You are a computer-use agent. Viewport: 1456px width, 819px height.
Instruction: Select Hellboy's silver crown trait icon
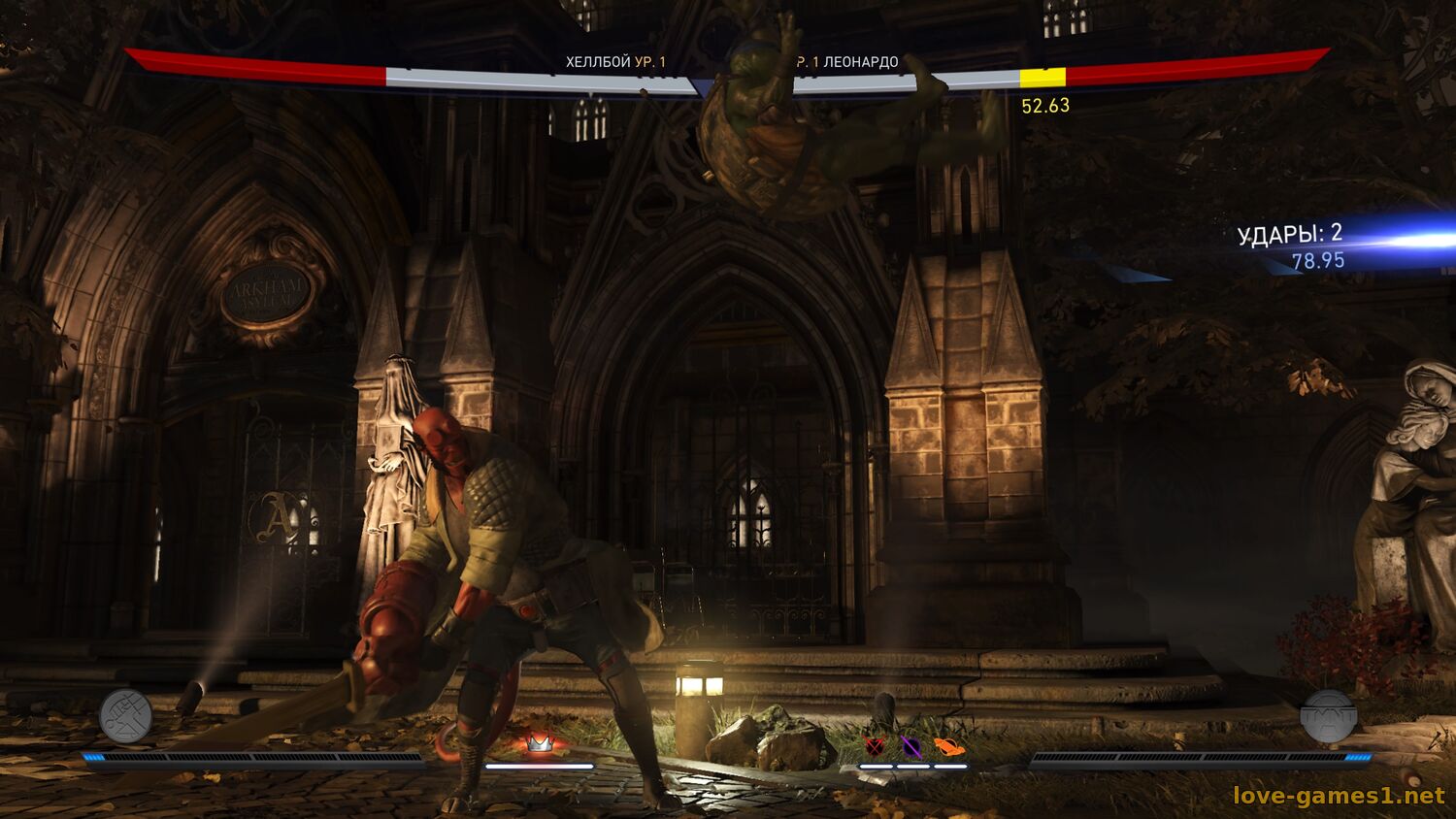point(539,744)
